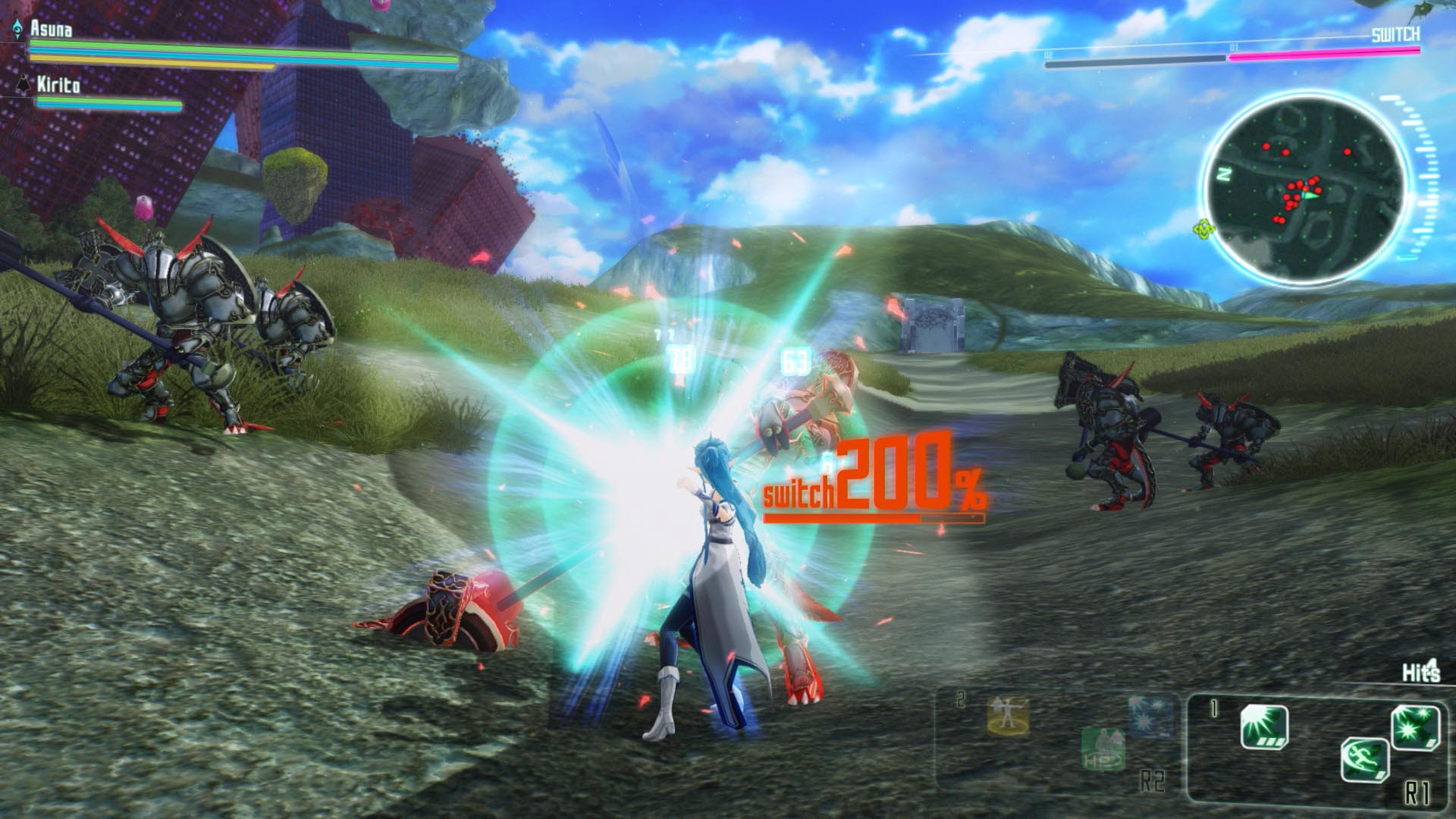Expand the switch 200% prompt
Screen dimensions: 1456x819
872,485
